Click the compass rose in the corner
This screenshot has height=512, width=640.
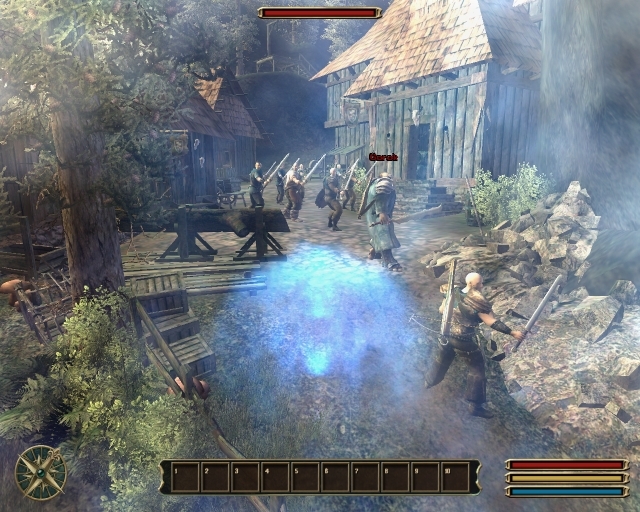coord(41,472)
